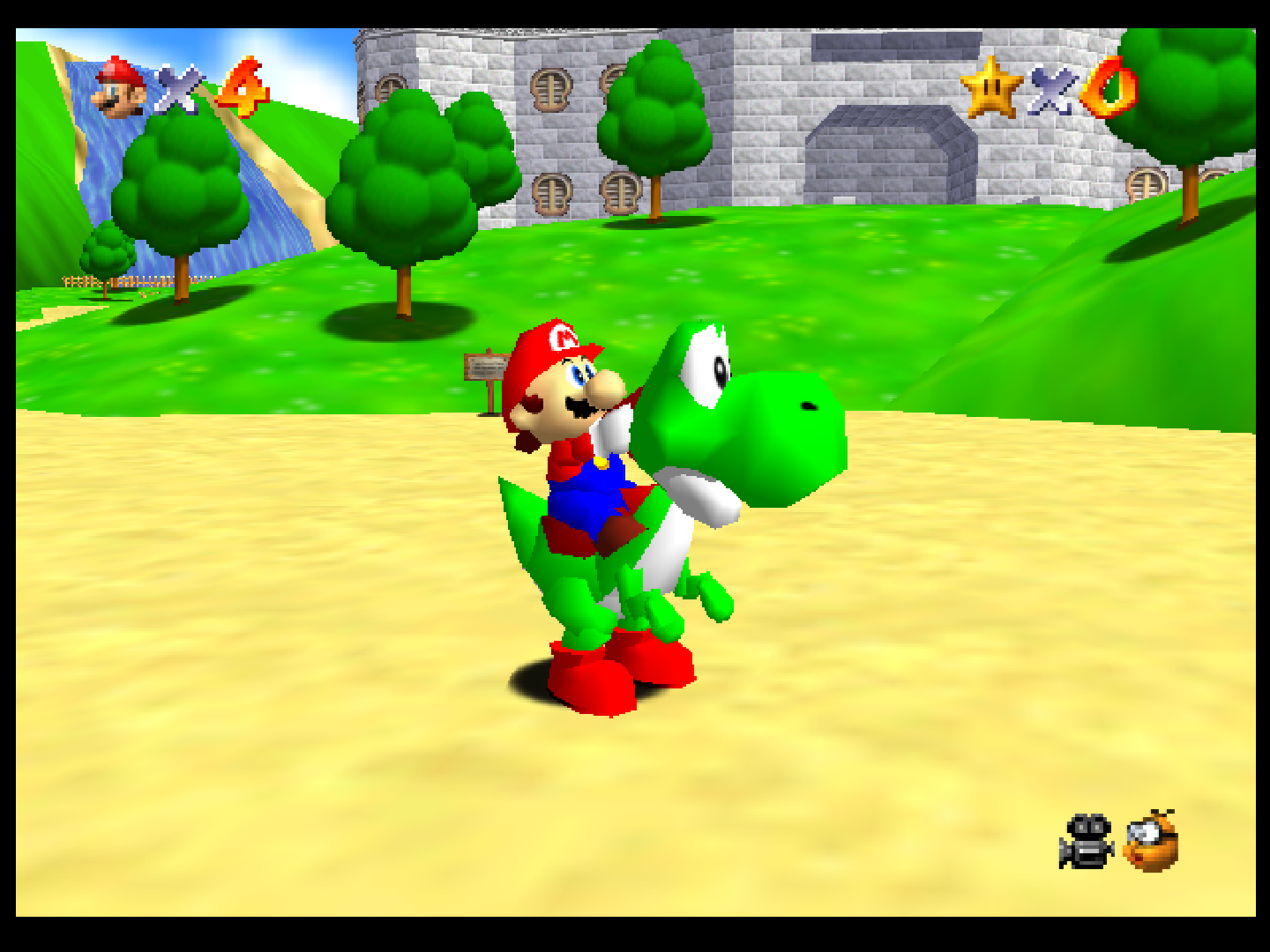1270x952 pixels.
Task: Select the star counter icon
Action: pyautogui.click(x=991, y=90)
